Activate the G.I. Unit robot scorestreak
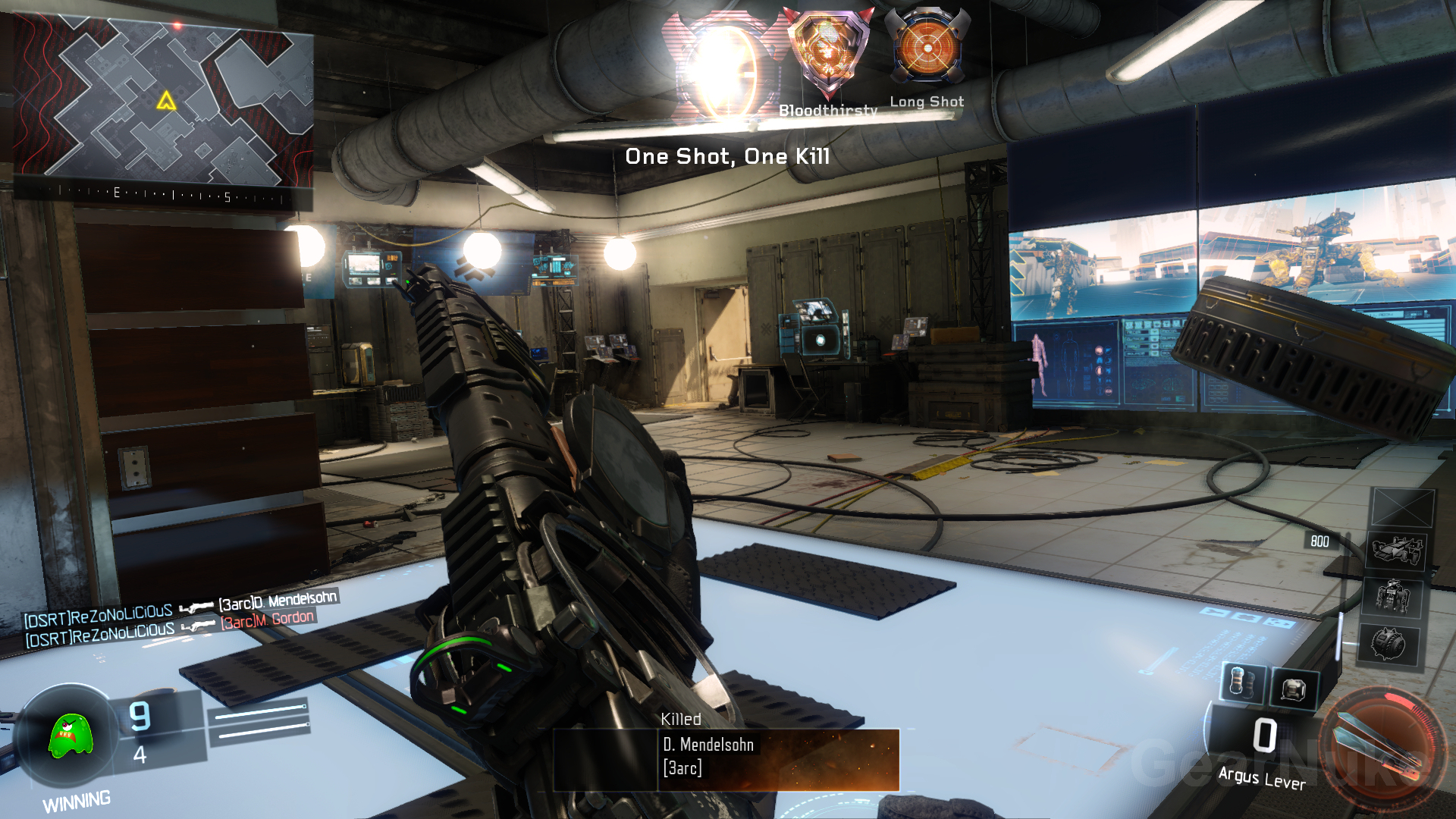The width and height of the screenshot is (1456, 819). tap(1392, 596)
